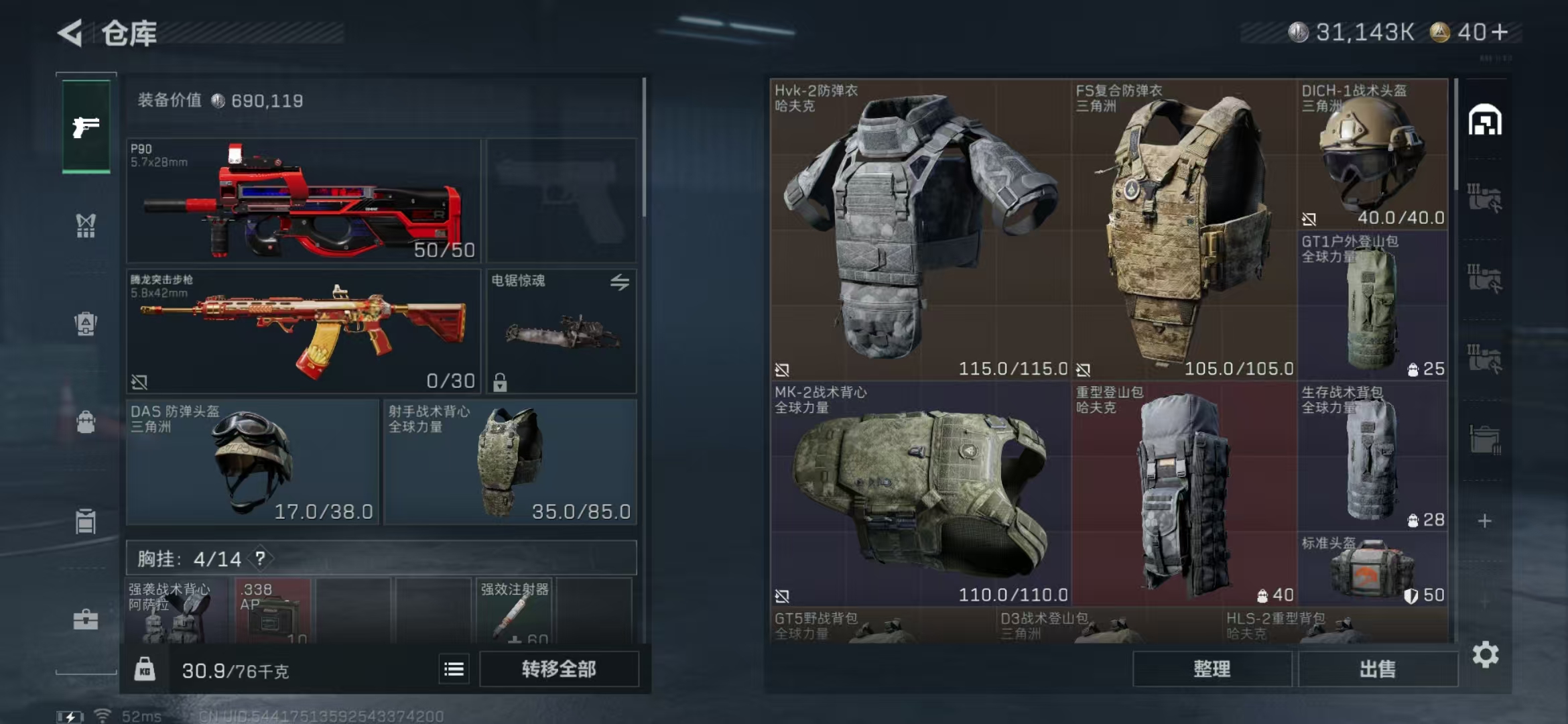Select the 腾龙突击步枪 rifle slot
This screenshot has height=724, width=1568.
tap(304, 330)
